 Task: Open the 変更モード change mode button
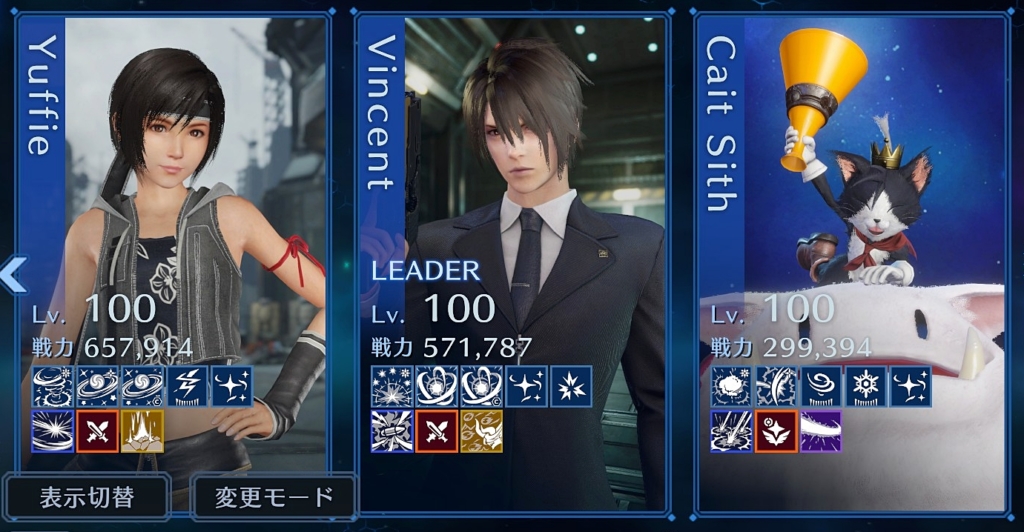click(x=273, y=497)
